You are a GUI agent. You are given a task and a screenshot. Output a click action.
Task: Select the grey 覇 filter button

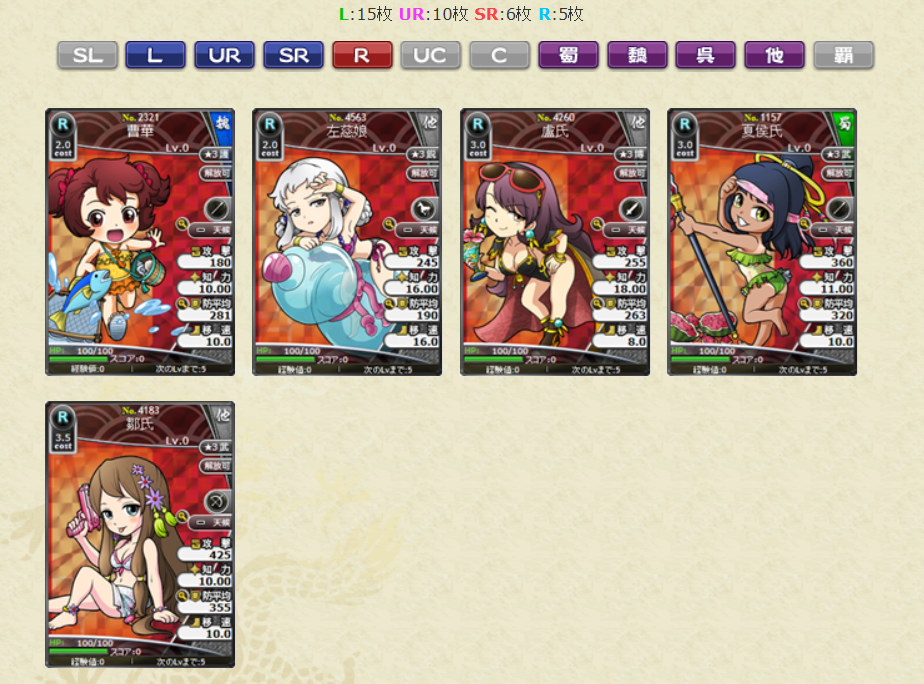point(843,55)
